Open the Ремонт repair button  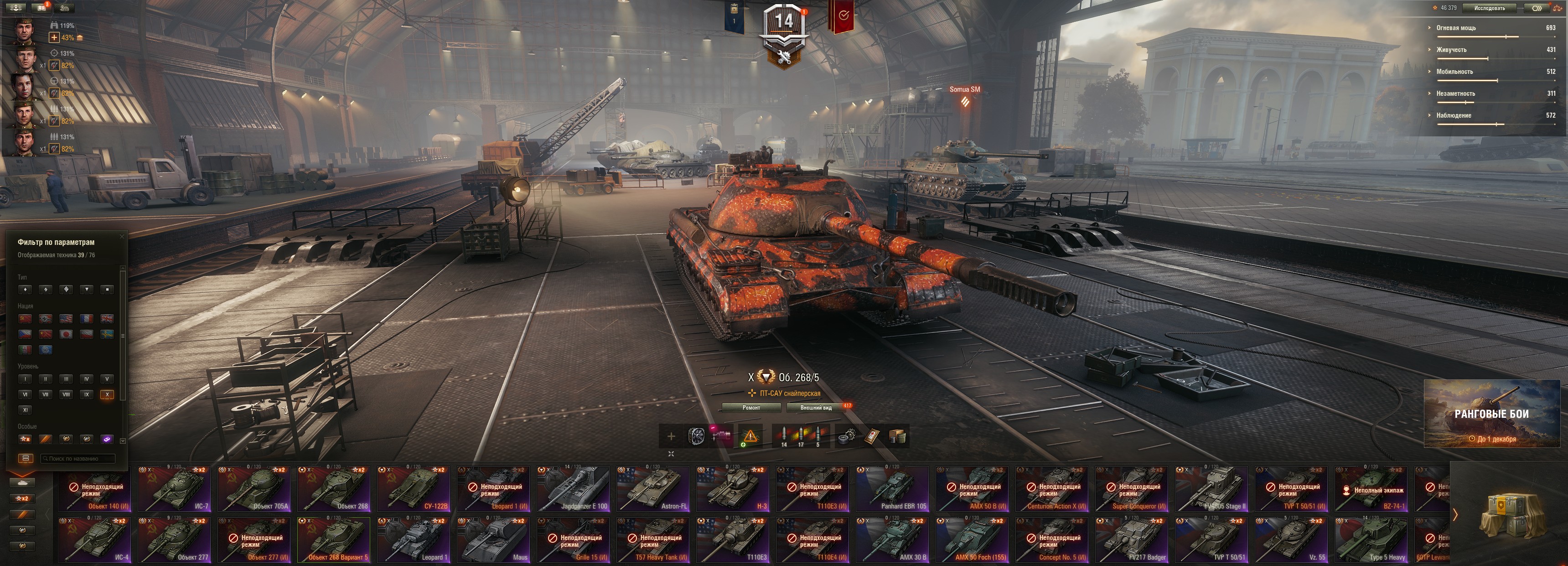pos(751,408)
